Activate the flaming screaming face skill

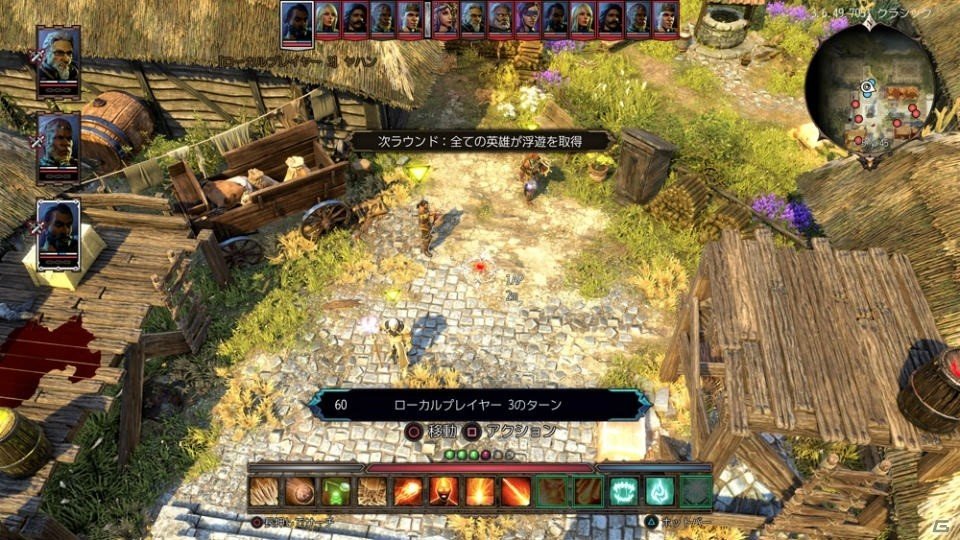tap(443, 491)
